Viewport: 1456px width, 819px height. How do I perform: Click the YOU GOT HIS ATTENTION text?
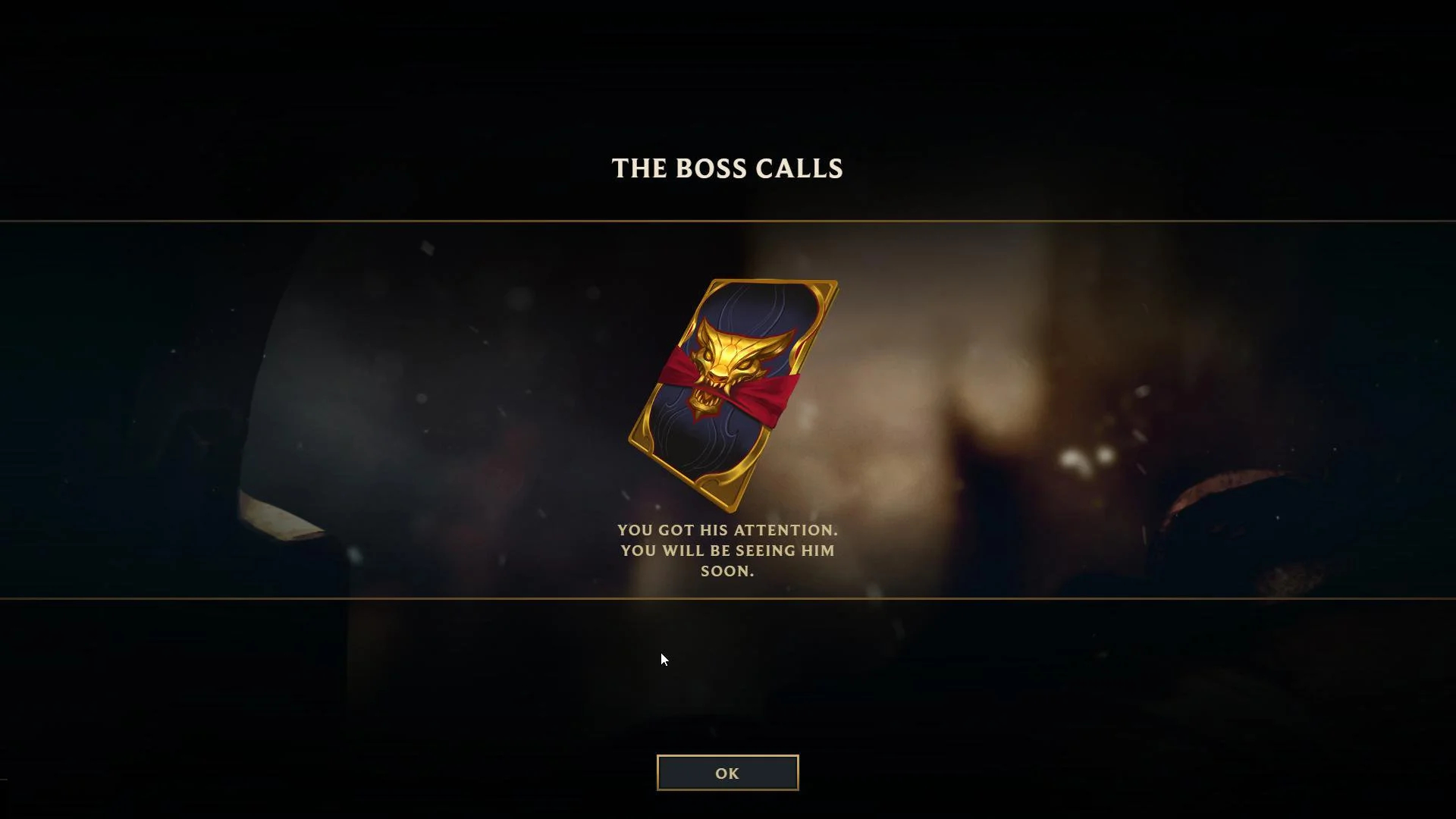click(728, 531)
